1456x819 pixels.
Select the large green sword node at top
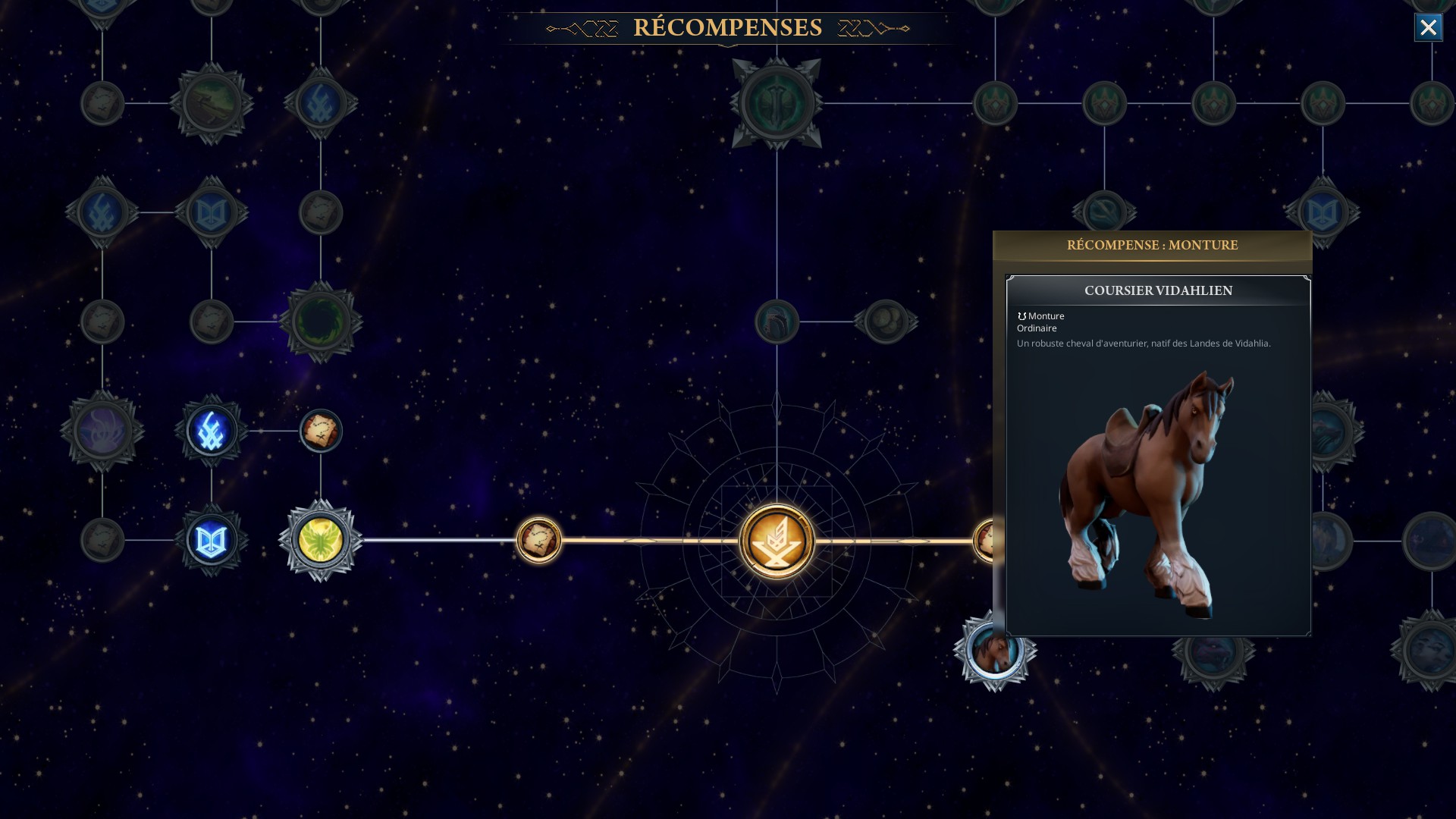coord(777,103)
